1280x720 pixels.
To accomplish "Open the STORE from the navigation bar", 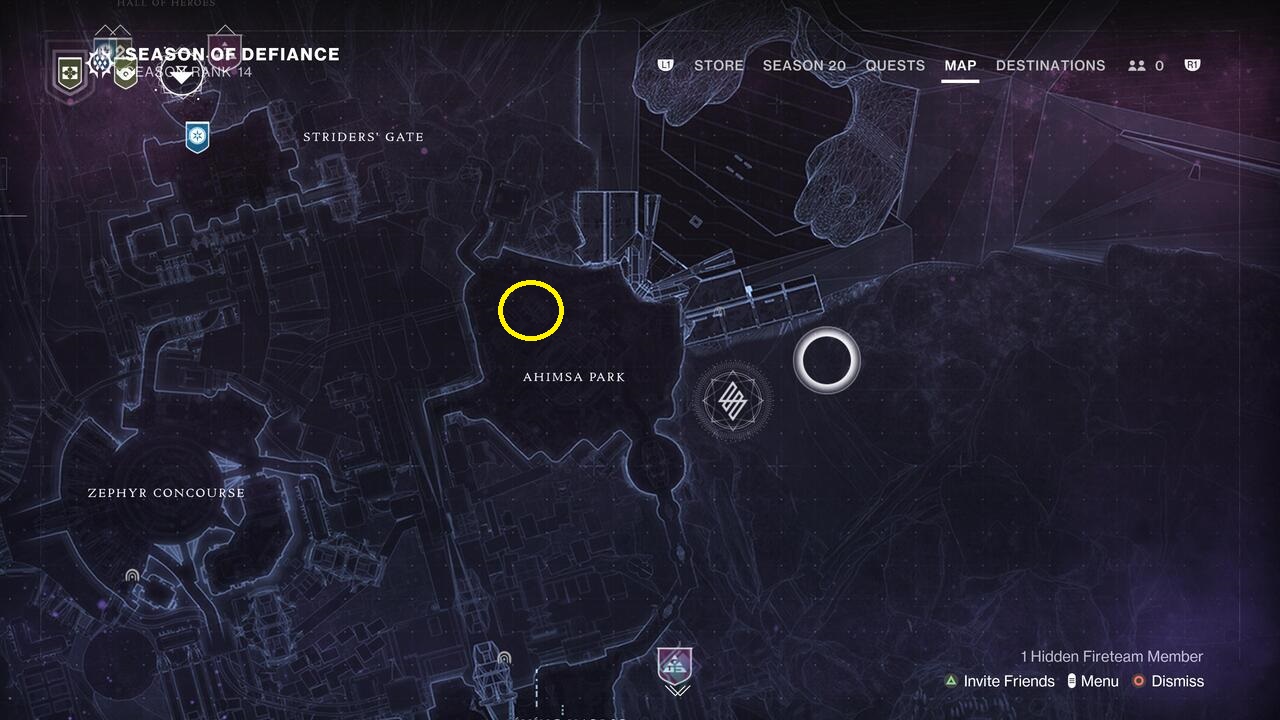I will coord(718,65).
